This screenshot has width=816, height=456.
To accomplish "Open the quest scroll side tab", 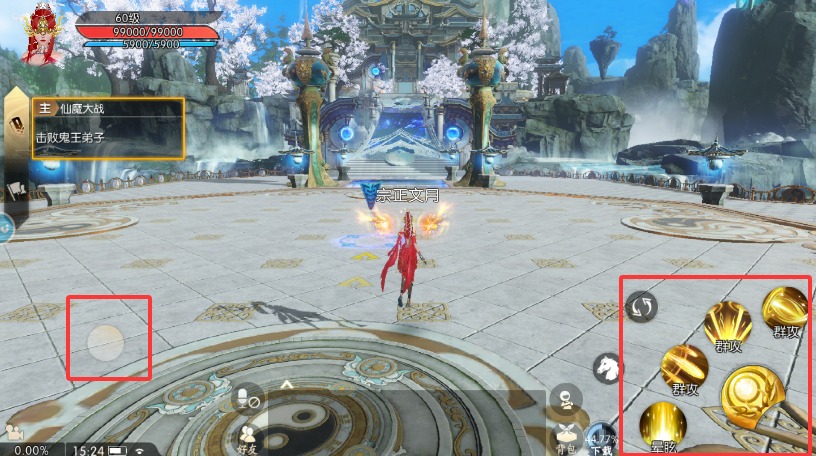I will tap(17, 125).
